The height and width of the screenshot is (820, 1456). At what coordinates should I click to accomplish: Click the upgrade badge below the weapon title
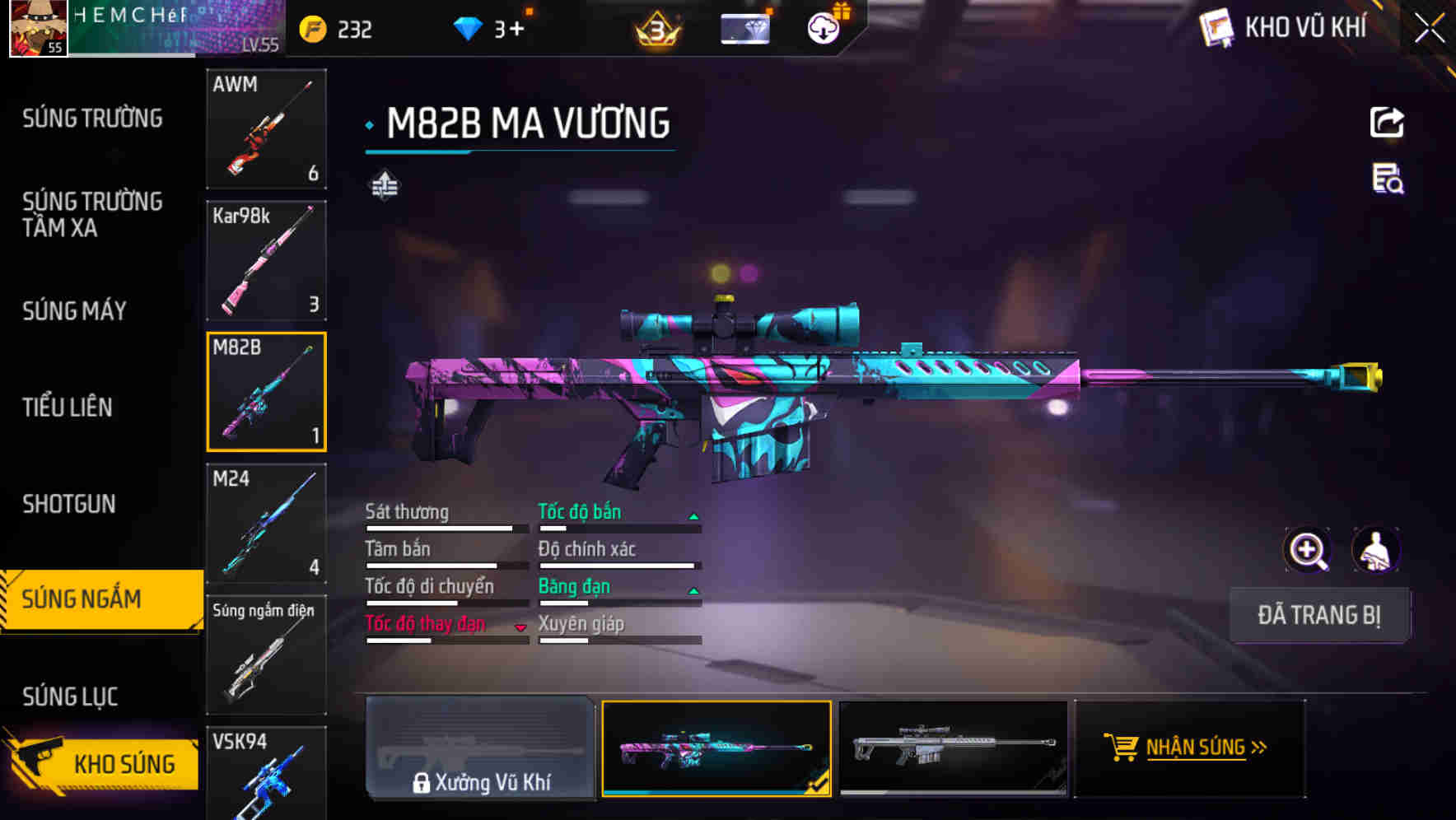pos(385,184)
